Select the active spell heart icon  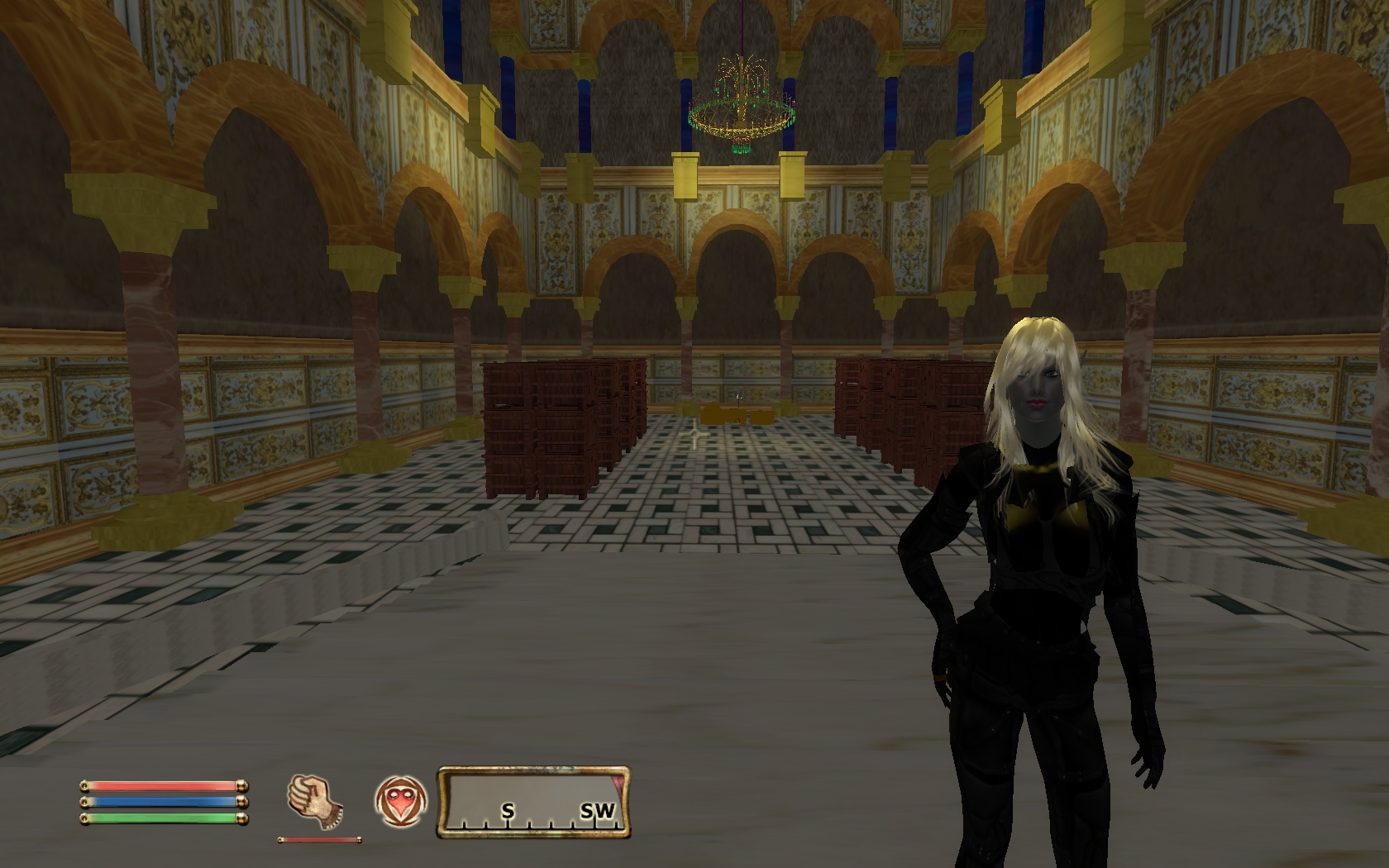400,803
